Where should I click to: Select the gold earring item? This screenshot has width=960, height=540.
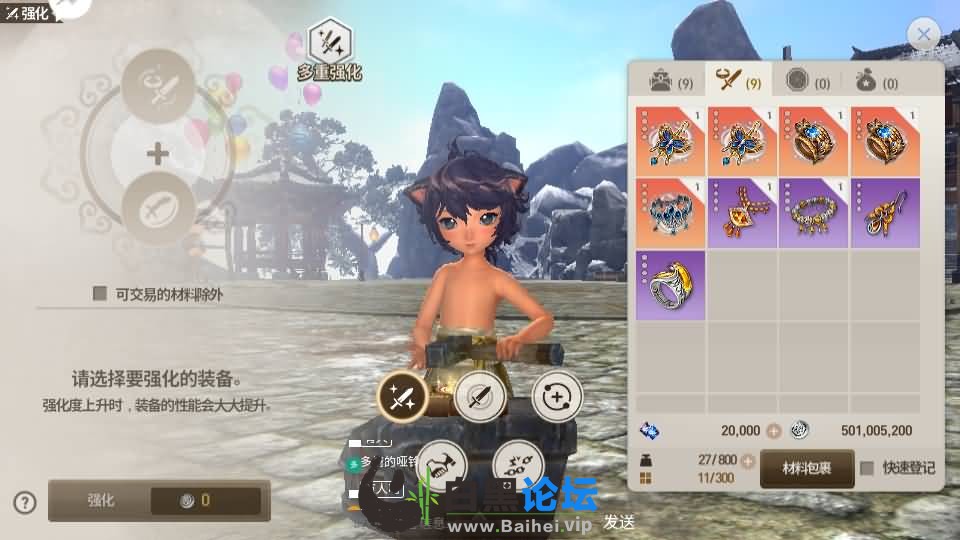point(885,213)
